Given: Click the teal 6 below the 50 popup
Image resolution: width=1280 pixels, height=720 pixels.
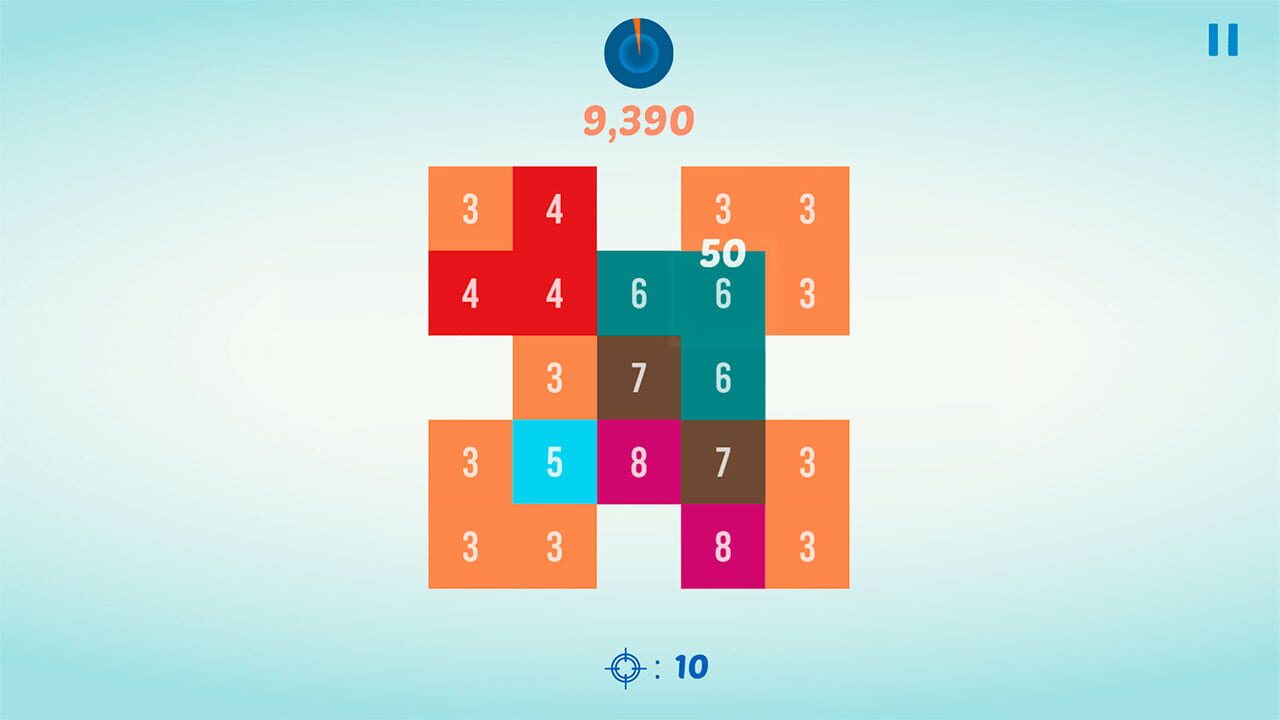Looking at the screenshot, I should 722,378.
